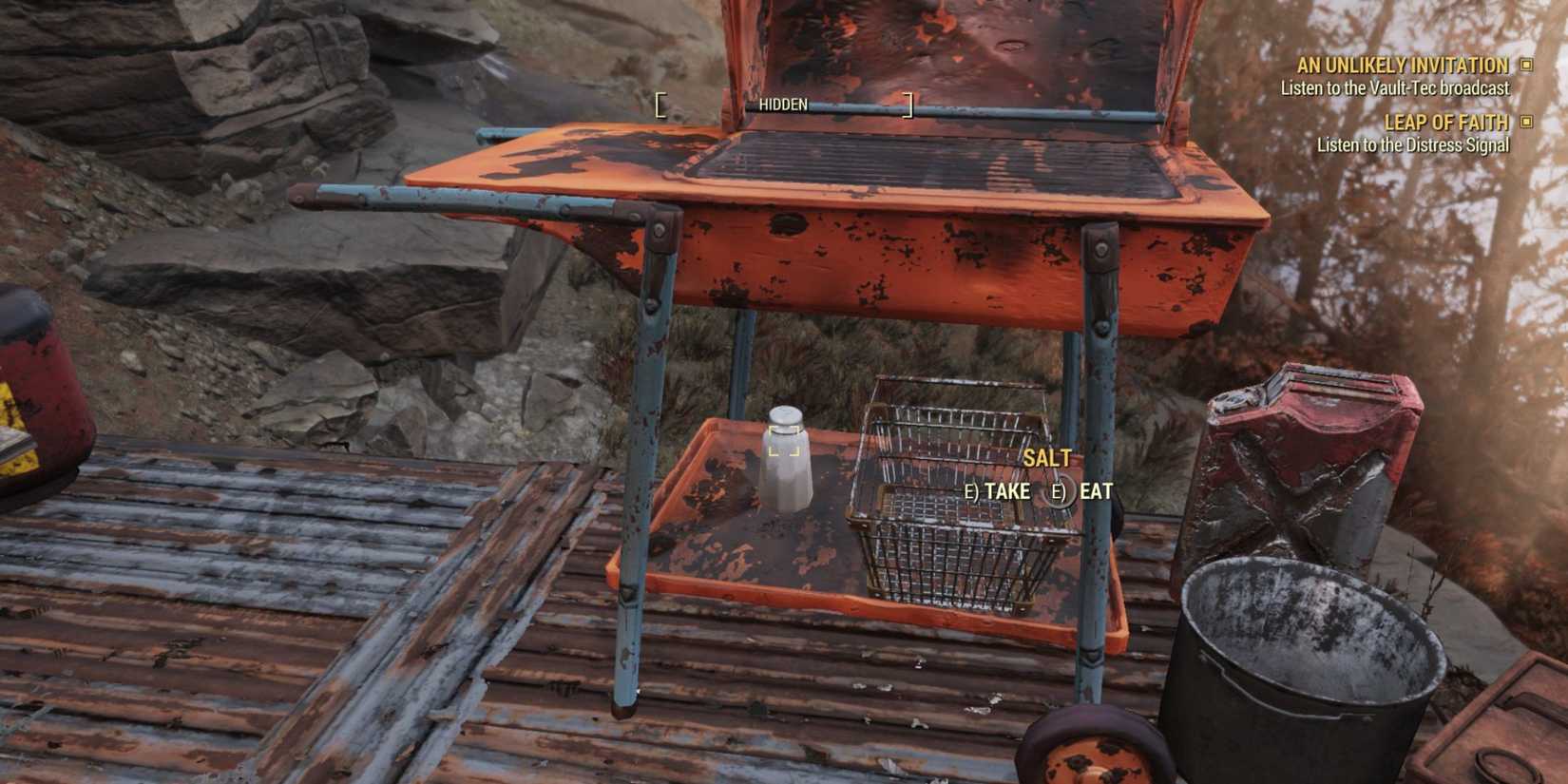Click the E key prompt beside EAT
Viewport: 1568px width, 784px height.
pos(1059,492)
